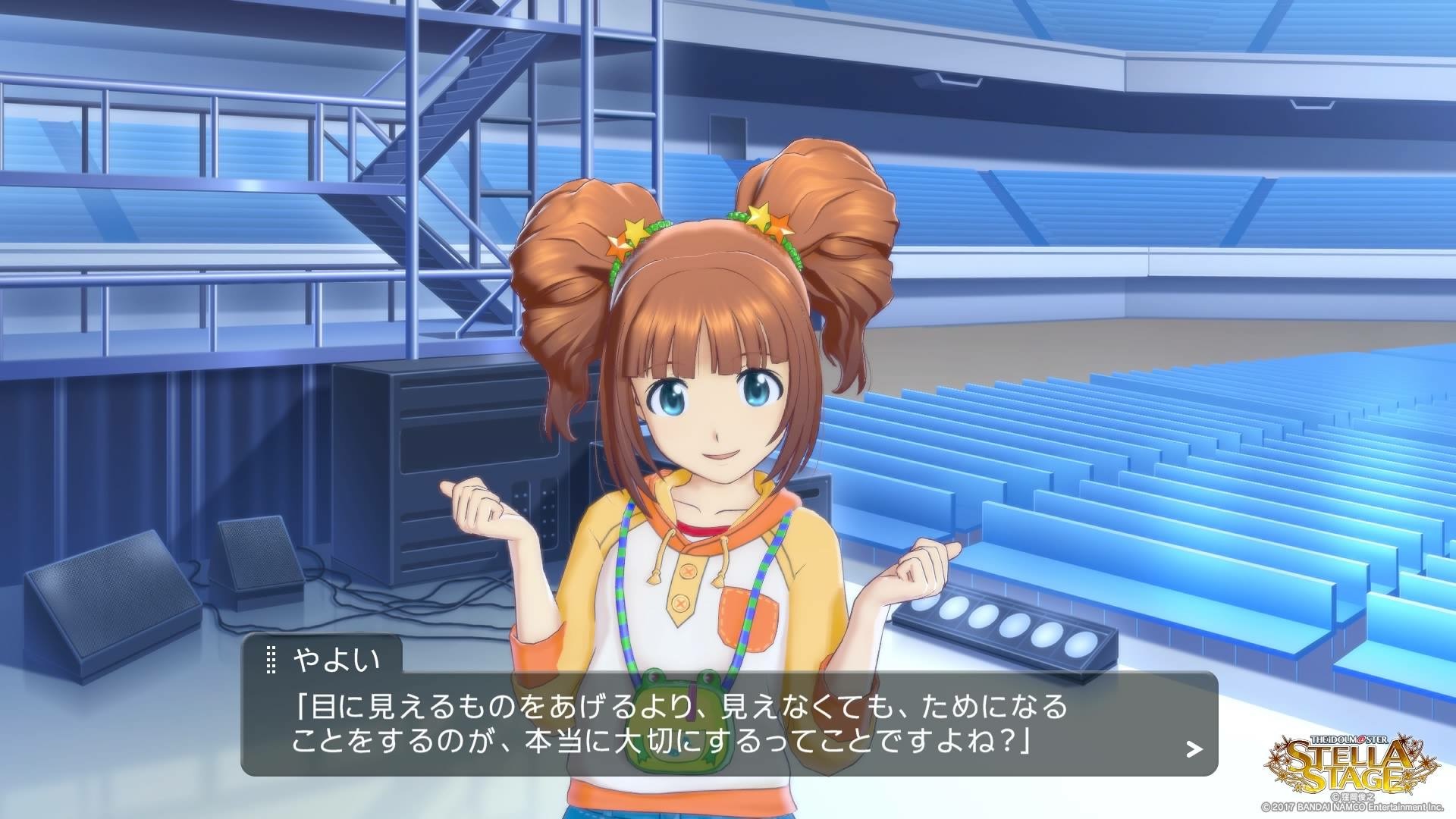The image size is (1456, 819).
Task: Advance dialogue with the arrow indicator
Action: 1194,750
